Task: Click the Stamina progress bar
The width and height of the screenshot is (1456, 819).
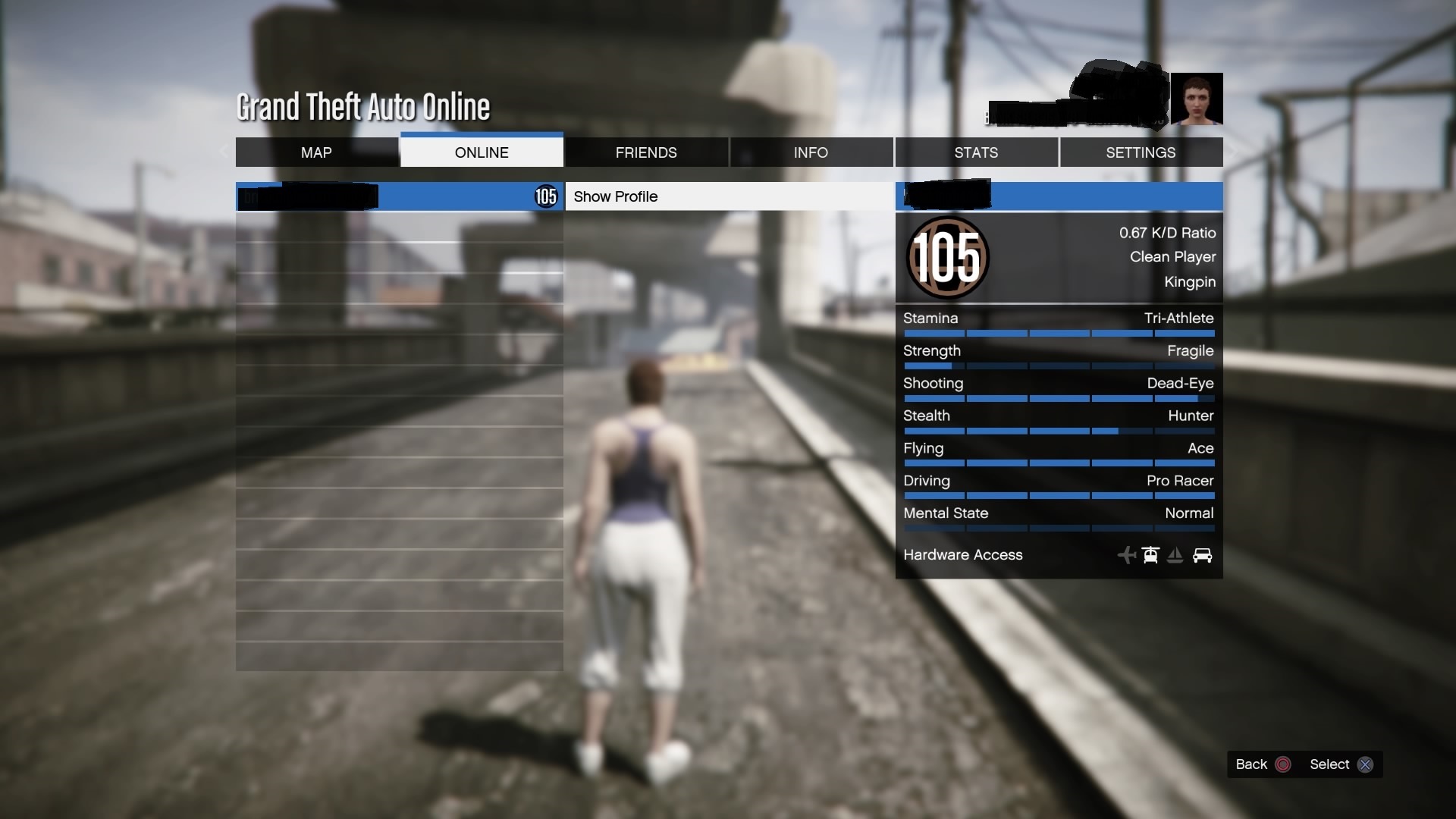Action: point(1059,334)
